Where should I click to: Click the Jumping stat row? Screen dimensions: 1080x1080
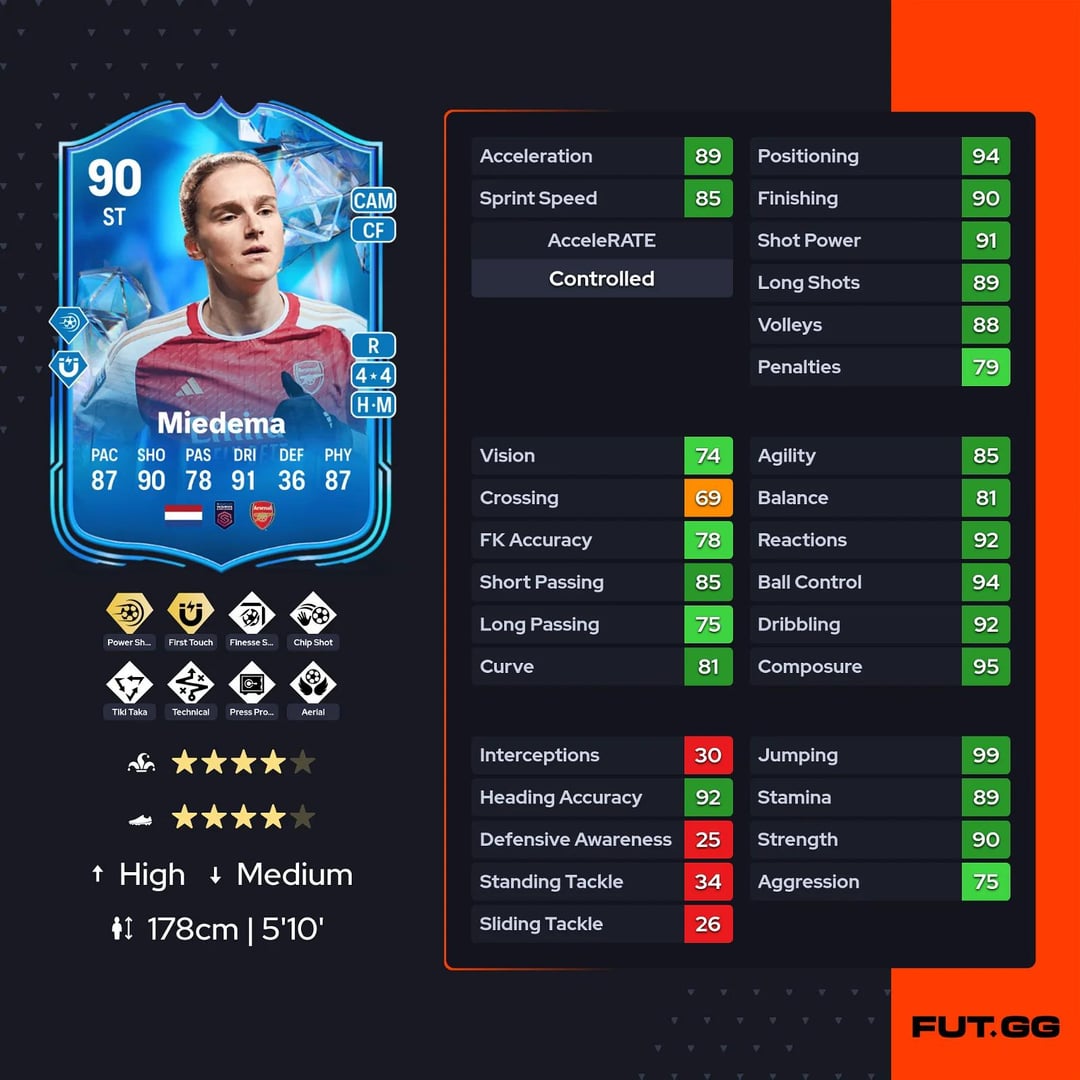(x=880, y=755)
